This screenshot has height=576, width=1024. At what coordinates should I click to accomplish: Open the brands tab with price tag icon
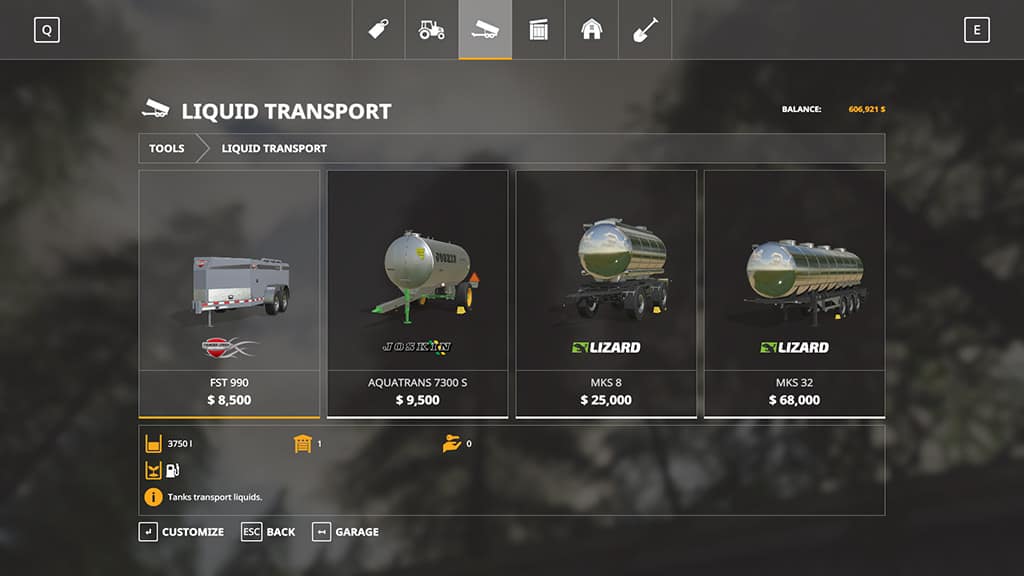tap(378, 30)
